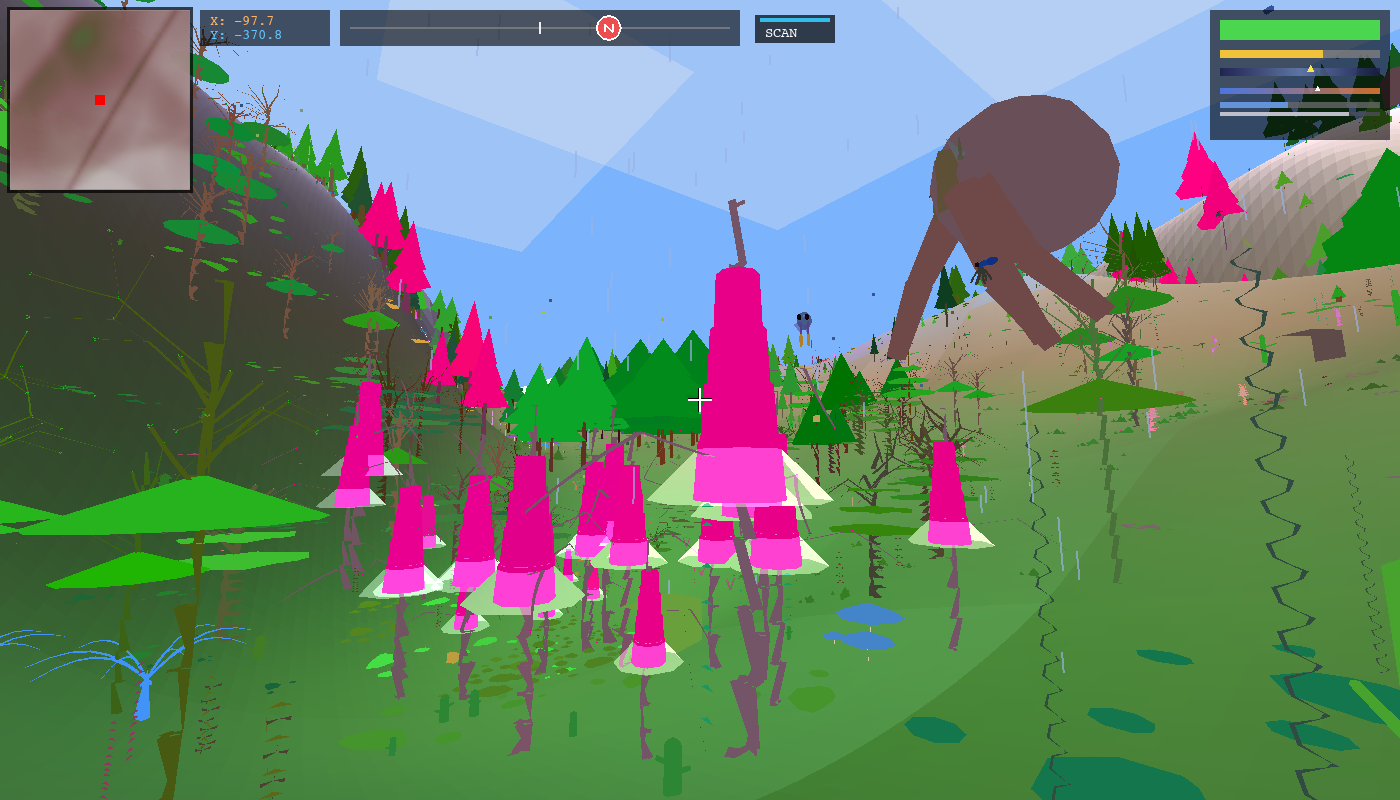
Task: Click the white heading tick on the compass bar
Action: click(x=538, y=28)
